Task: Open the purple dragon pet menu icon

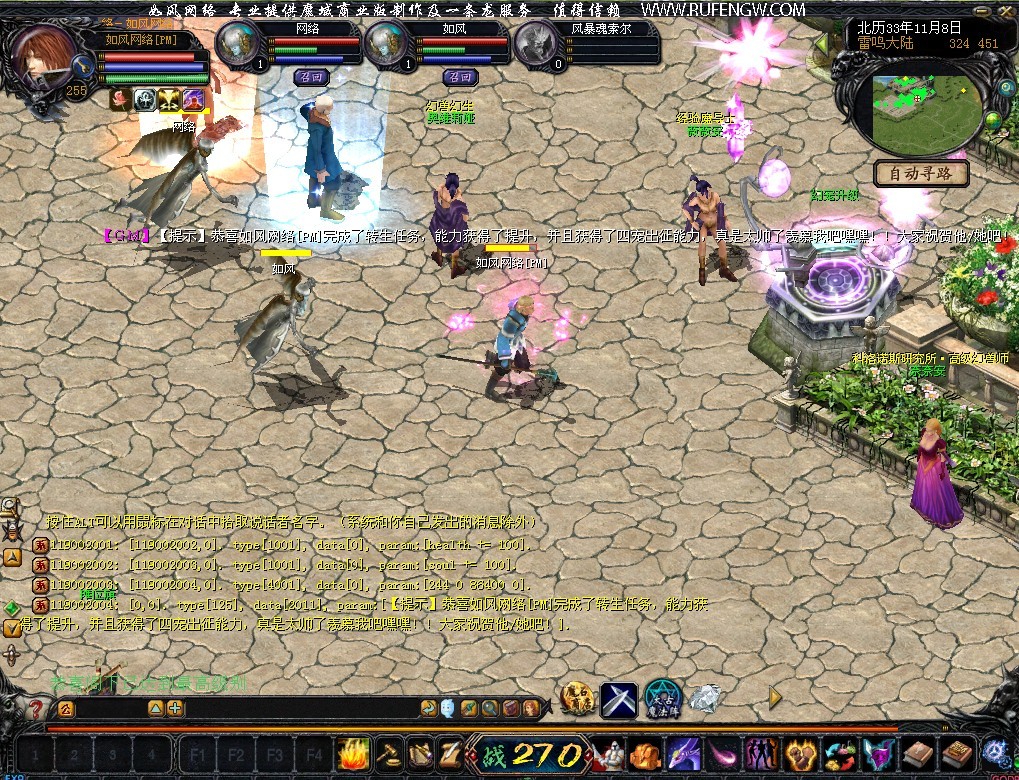Action: coord(684,753)
